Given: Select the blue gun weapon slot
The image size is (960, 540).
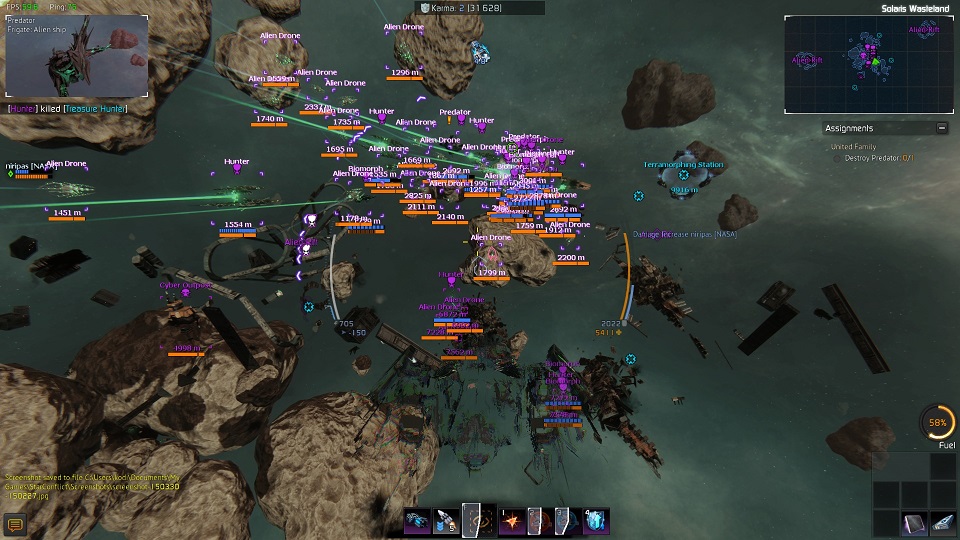Looking at the screenshot, I should coord(417,520).
